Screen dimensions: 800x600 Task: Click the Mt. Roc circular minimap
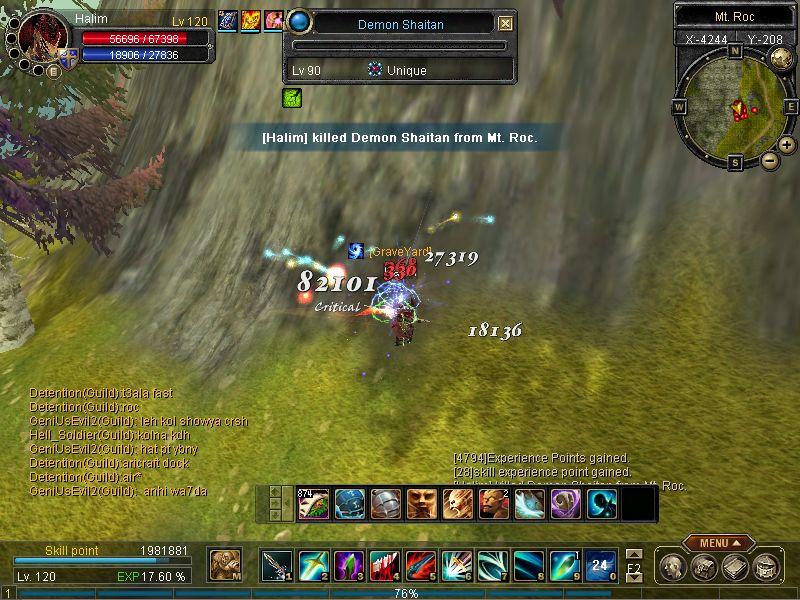[736, 104]
